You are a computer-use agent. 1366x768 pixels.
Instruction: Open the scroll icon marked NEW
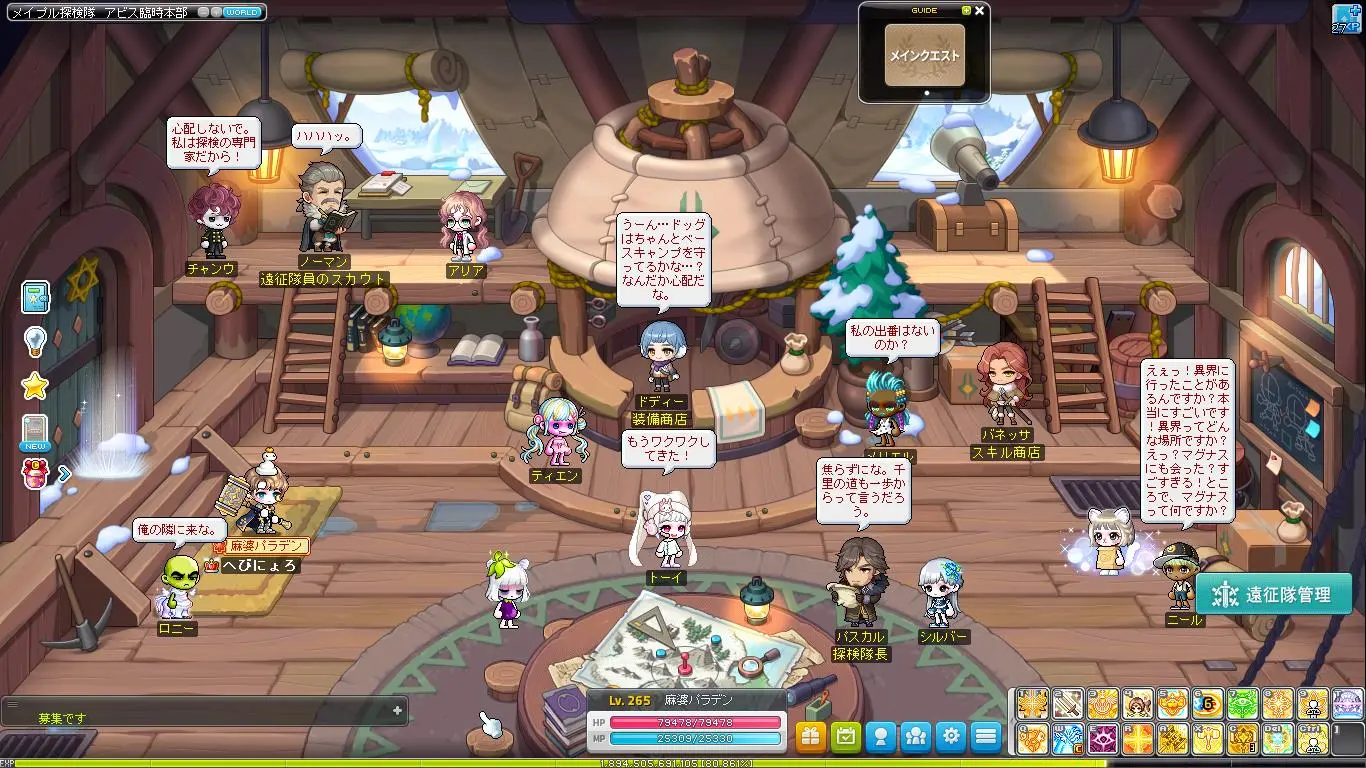36,432
